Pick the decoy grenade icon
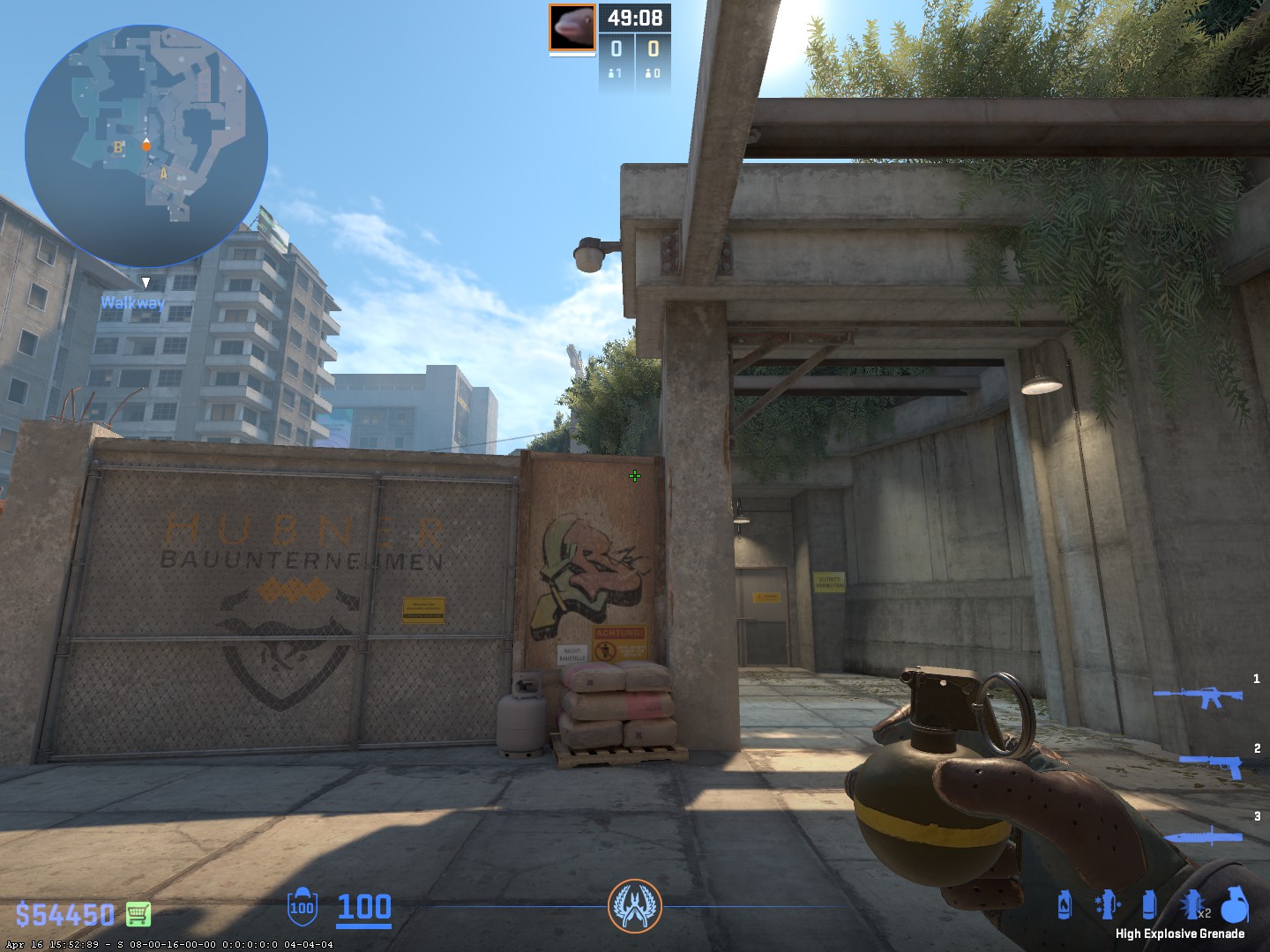Screen dimensions: 1270x952 click(1107, 905)
